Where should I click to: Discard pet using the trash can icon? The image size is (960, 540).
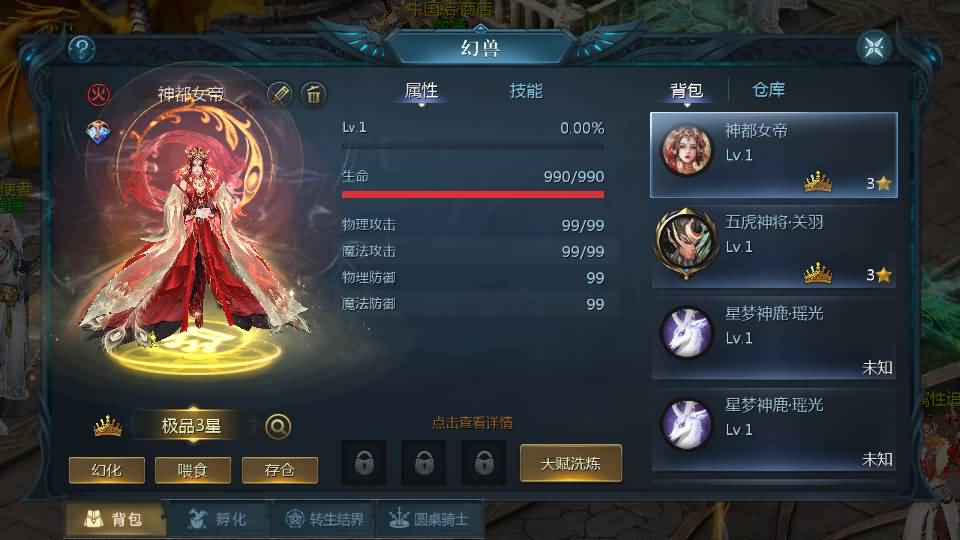pos(314,94)
